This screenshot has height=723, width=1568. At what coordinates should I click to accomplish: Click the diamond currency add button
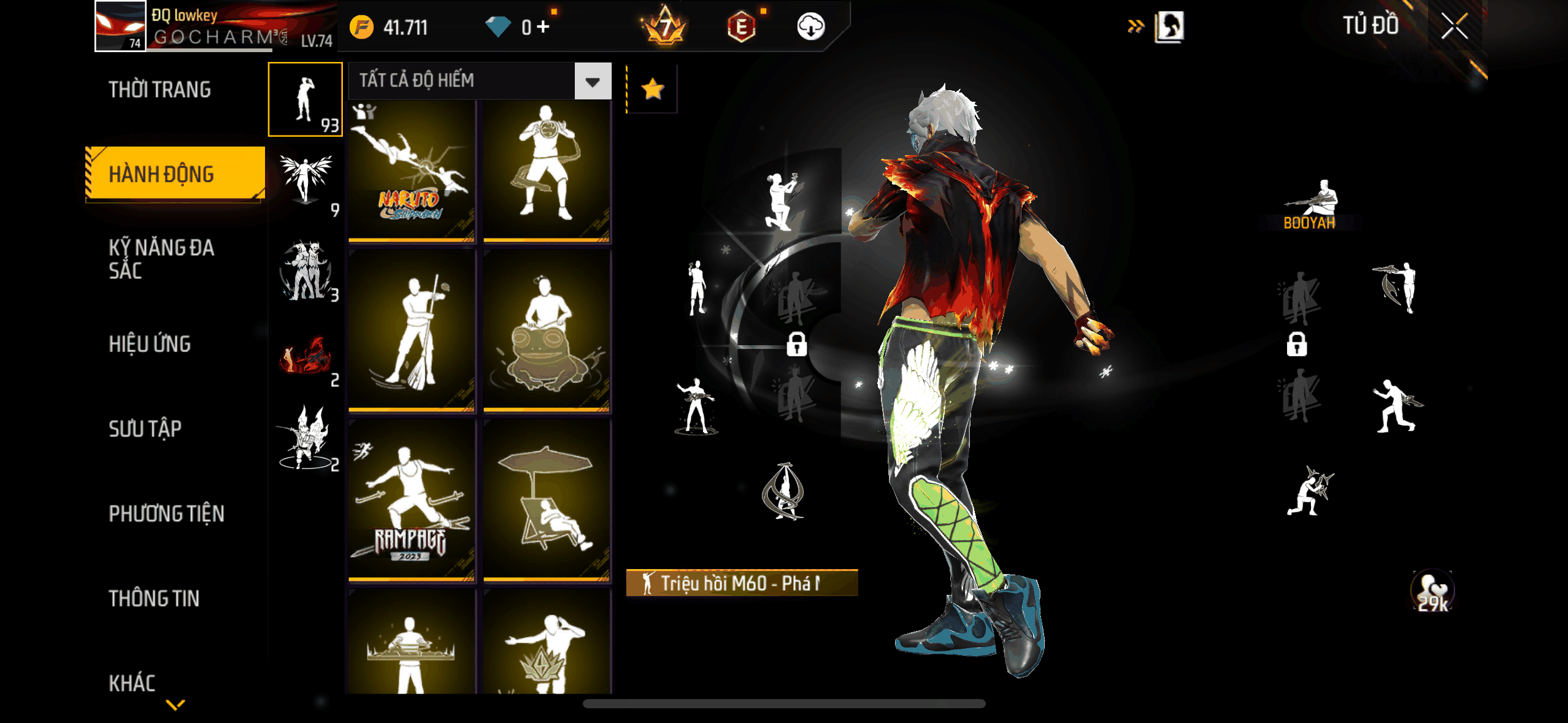543,27
